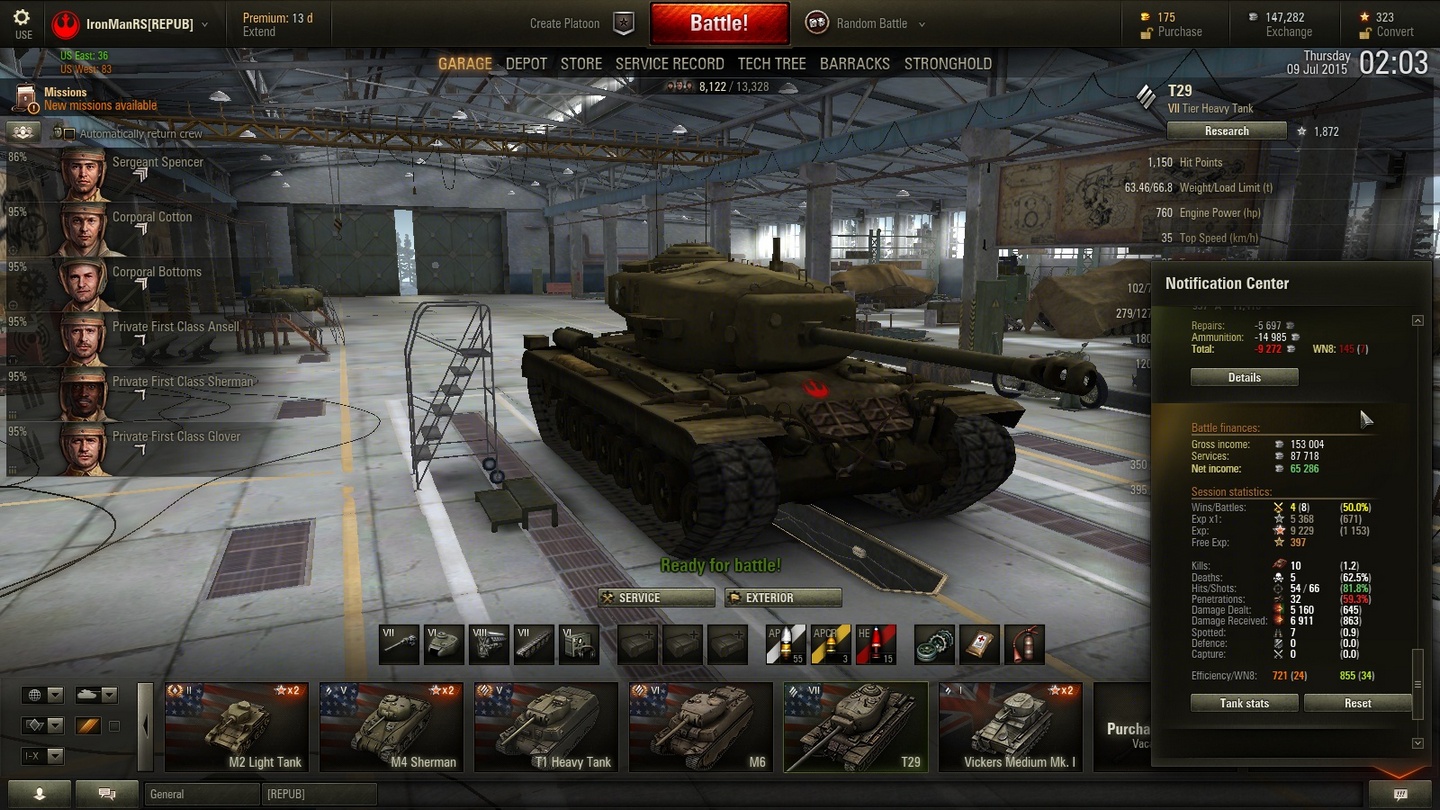Select the M4 Sherman in the tank carousel
This screenshot has width=1440, height=810.
click(x=391, y=727)
